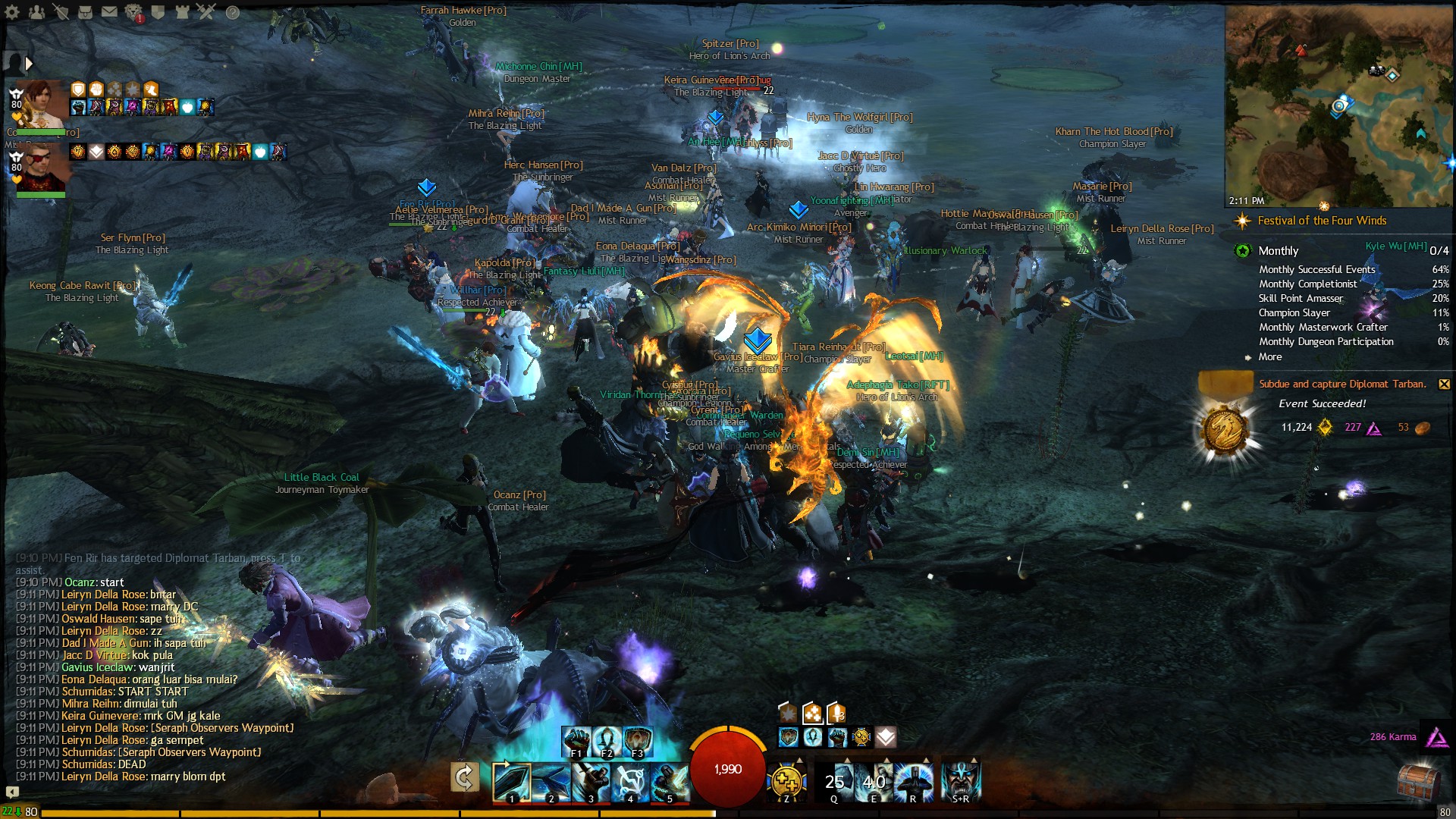The height and width of the screenshot is (819, 1456).
Task: Open the Hero panel sword-and-shield icon
Action: click(61, 11)
